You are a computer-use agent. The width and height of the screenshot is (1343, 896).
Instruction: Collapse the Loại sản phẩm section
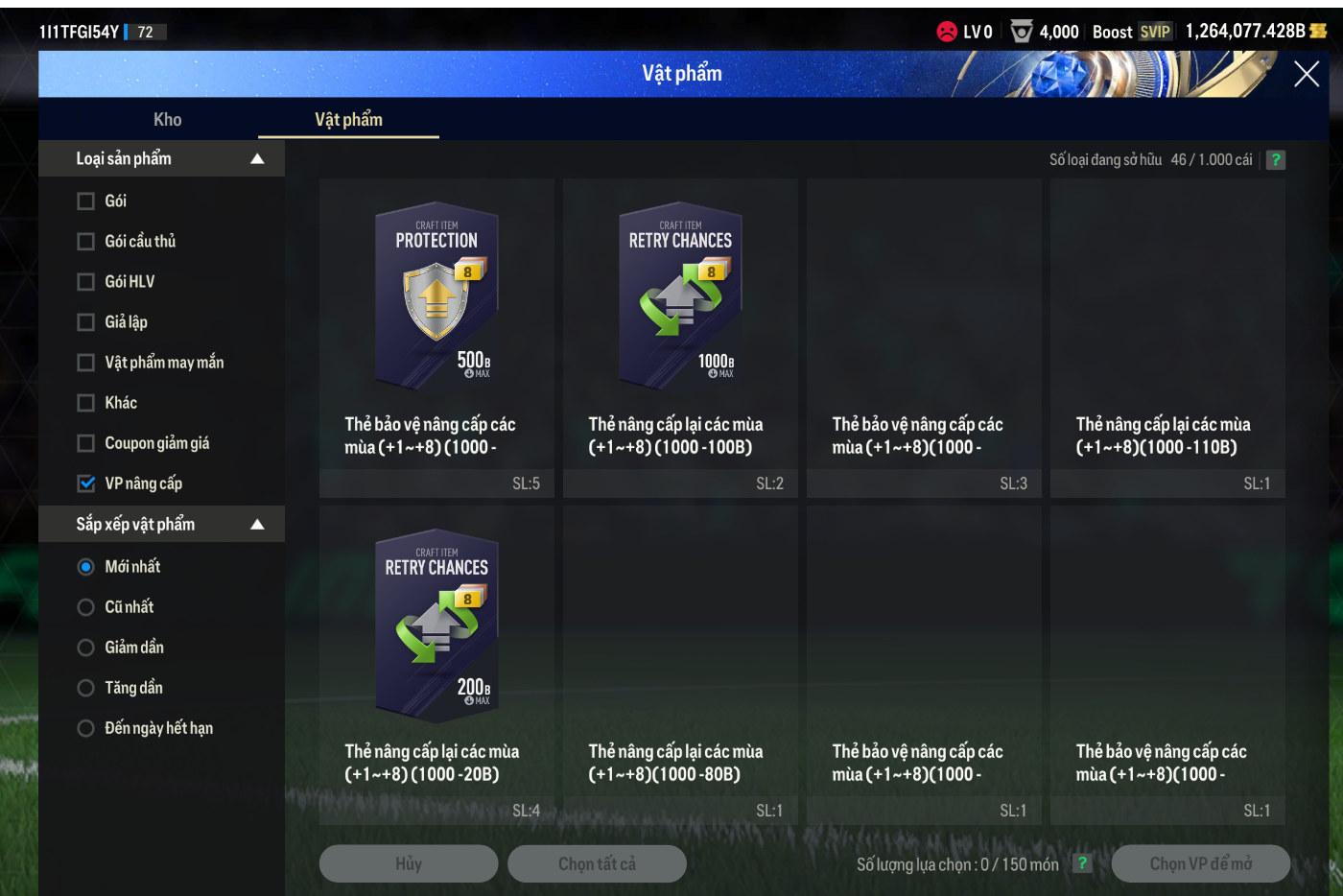[257, 159]
